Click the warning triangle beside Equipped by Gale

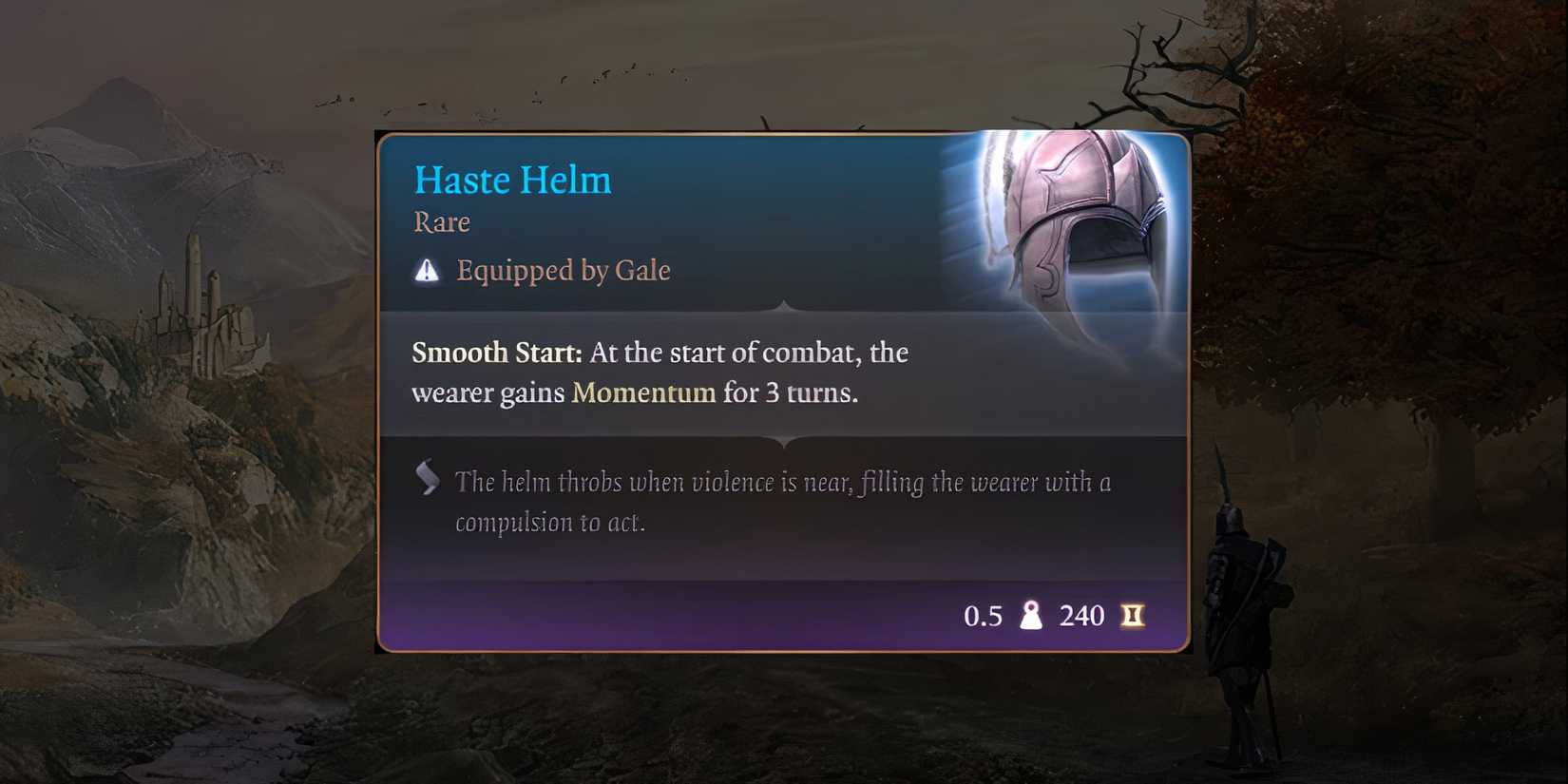coord(427,271)
